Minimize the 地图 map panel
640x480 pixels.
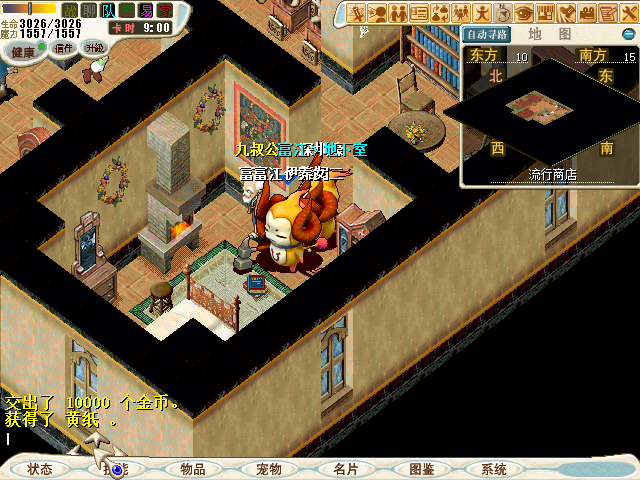pos(627,33)
